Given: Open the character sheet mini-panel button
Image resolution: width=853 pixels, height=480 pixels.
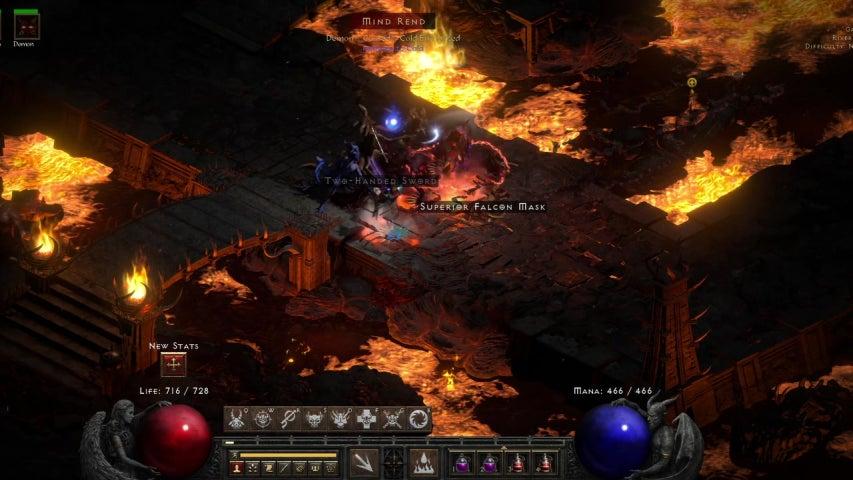Looking at the screenshot, I should [237, 467].
